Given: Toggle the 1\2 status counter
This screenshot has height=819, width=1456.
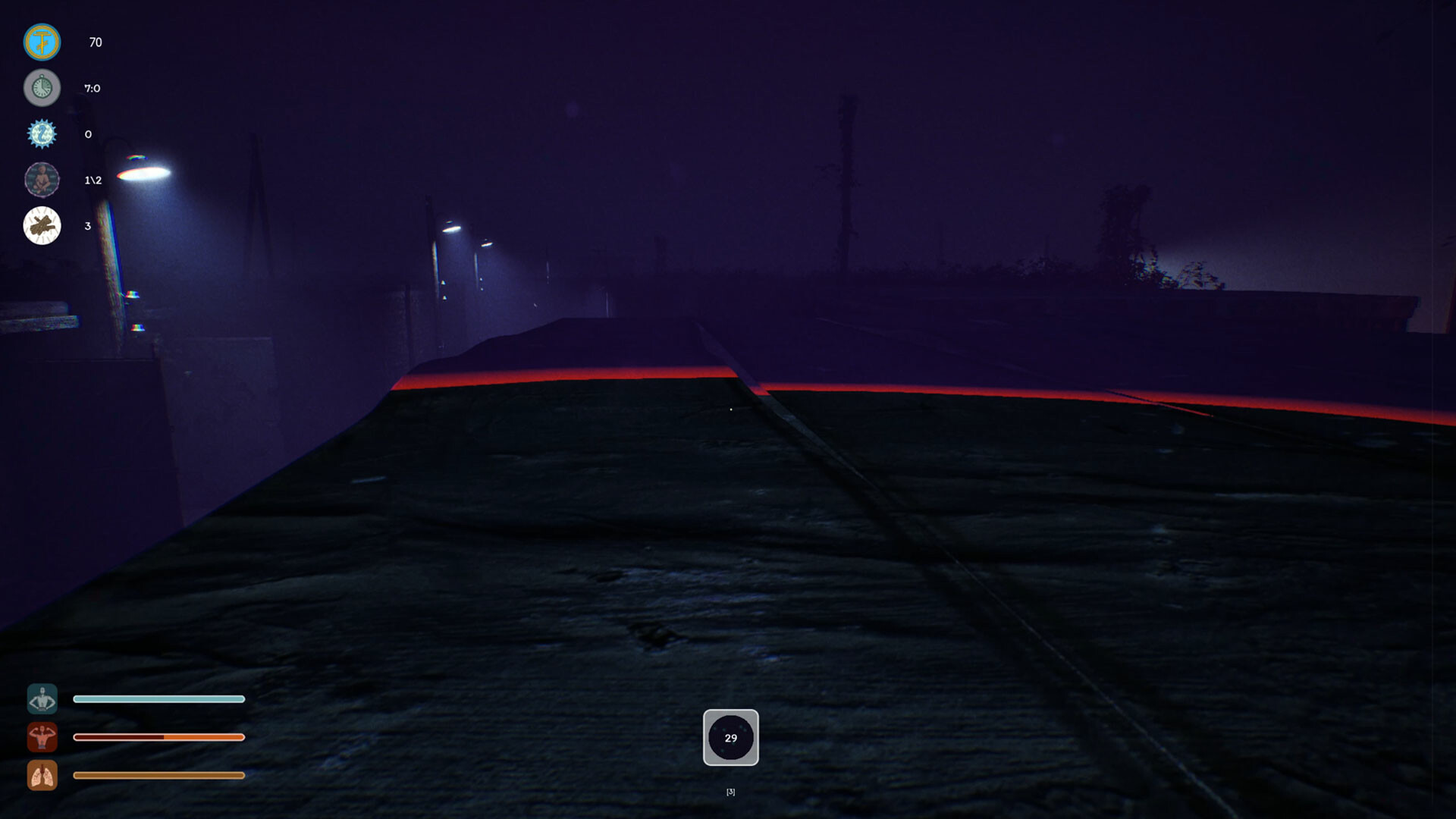Looking at the screenshot, I should point(93,181).
